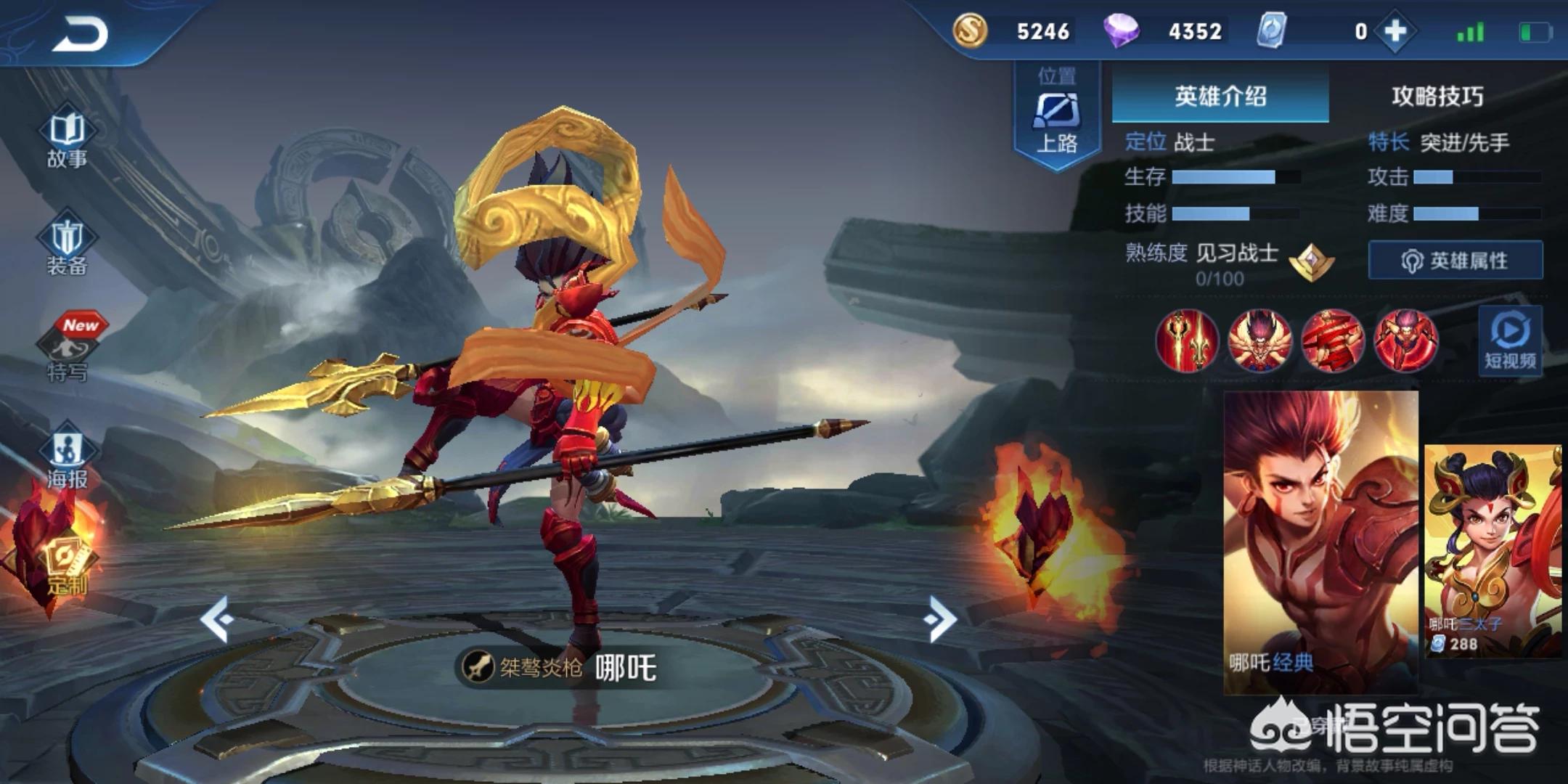This screenshot has width=1568, height=784.
Task: Choose the 哪吒 三太子 skin costing 288
Action: tap(1493, 550)
